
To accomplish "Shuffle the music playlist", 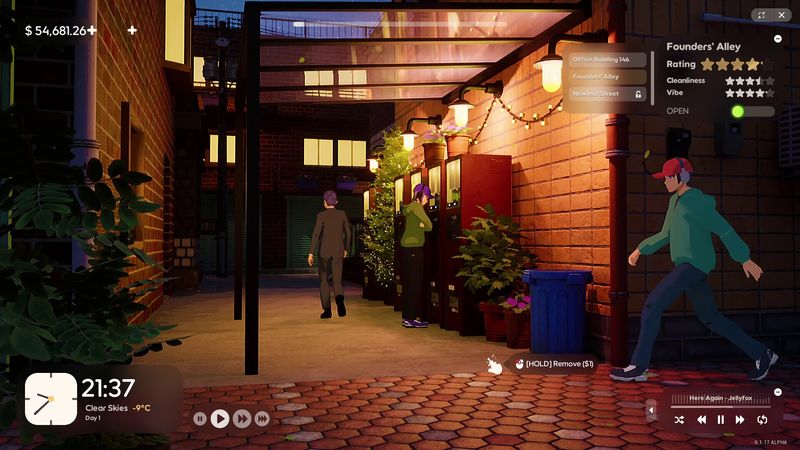I will pyautogui.click(x=679, y=420).
